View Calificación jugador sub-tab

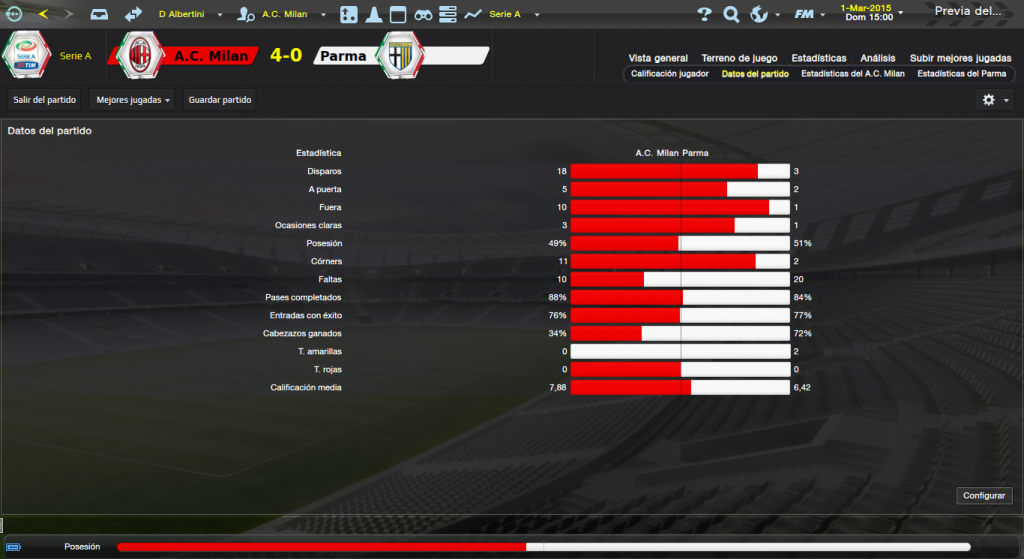click(x=670, y=74)
